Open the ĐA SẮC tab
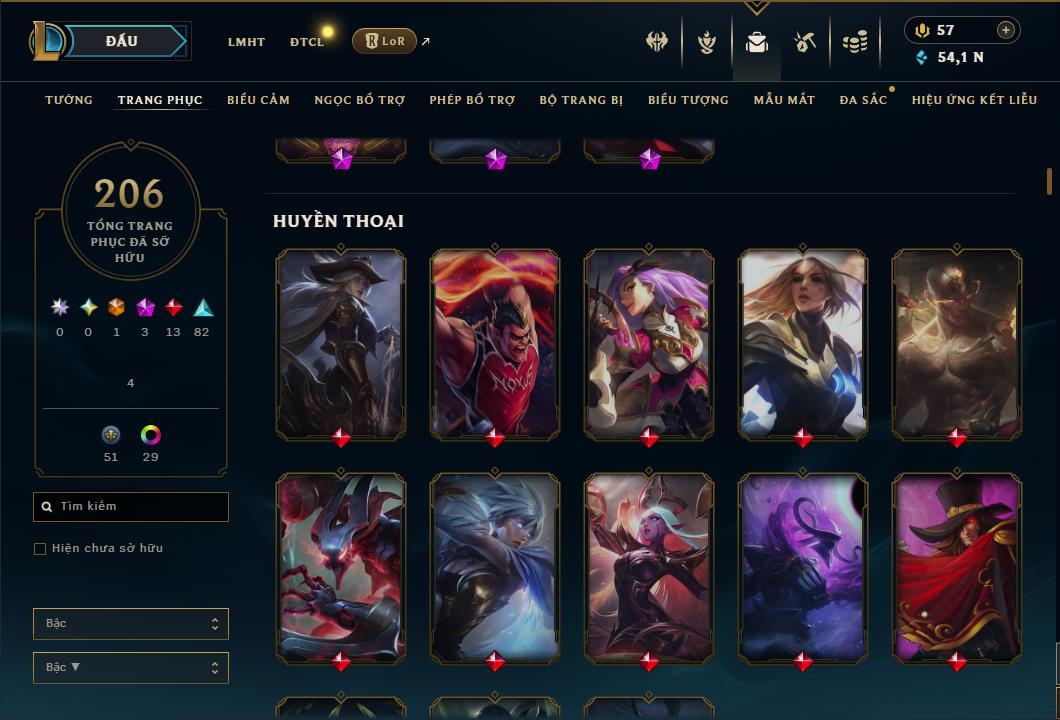The width and height of the screenshot is (1060, 720). click(863, 100)
